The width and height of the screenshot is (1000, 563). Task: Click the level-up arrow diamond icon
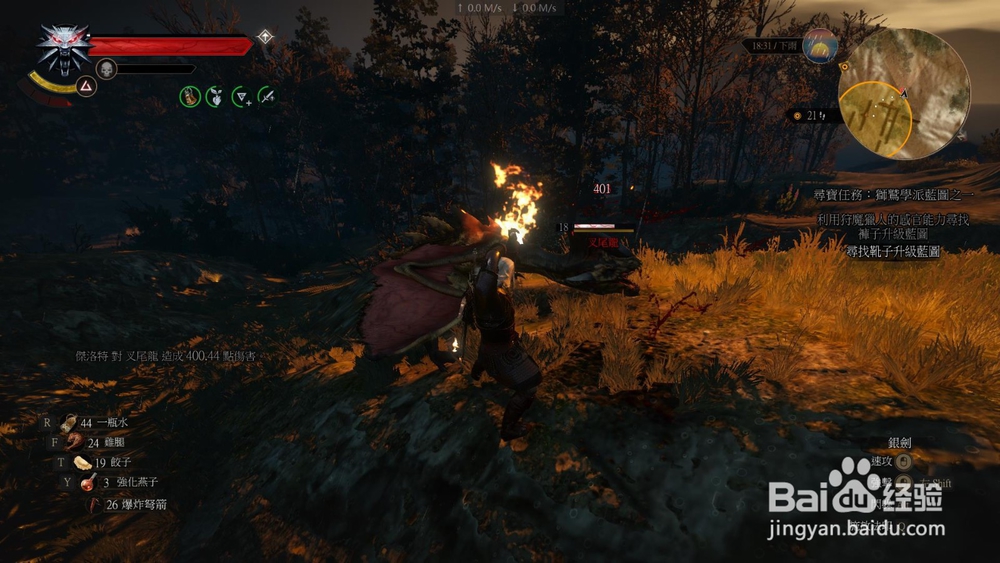pyautogui.click(x=265, y=37)
